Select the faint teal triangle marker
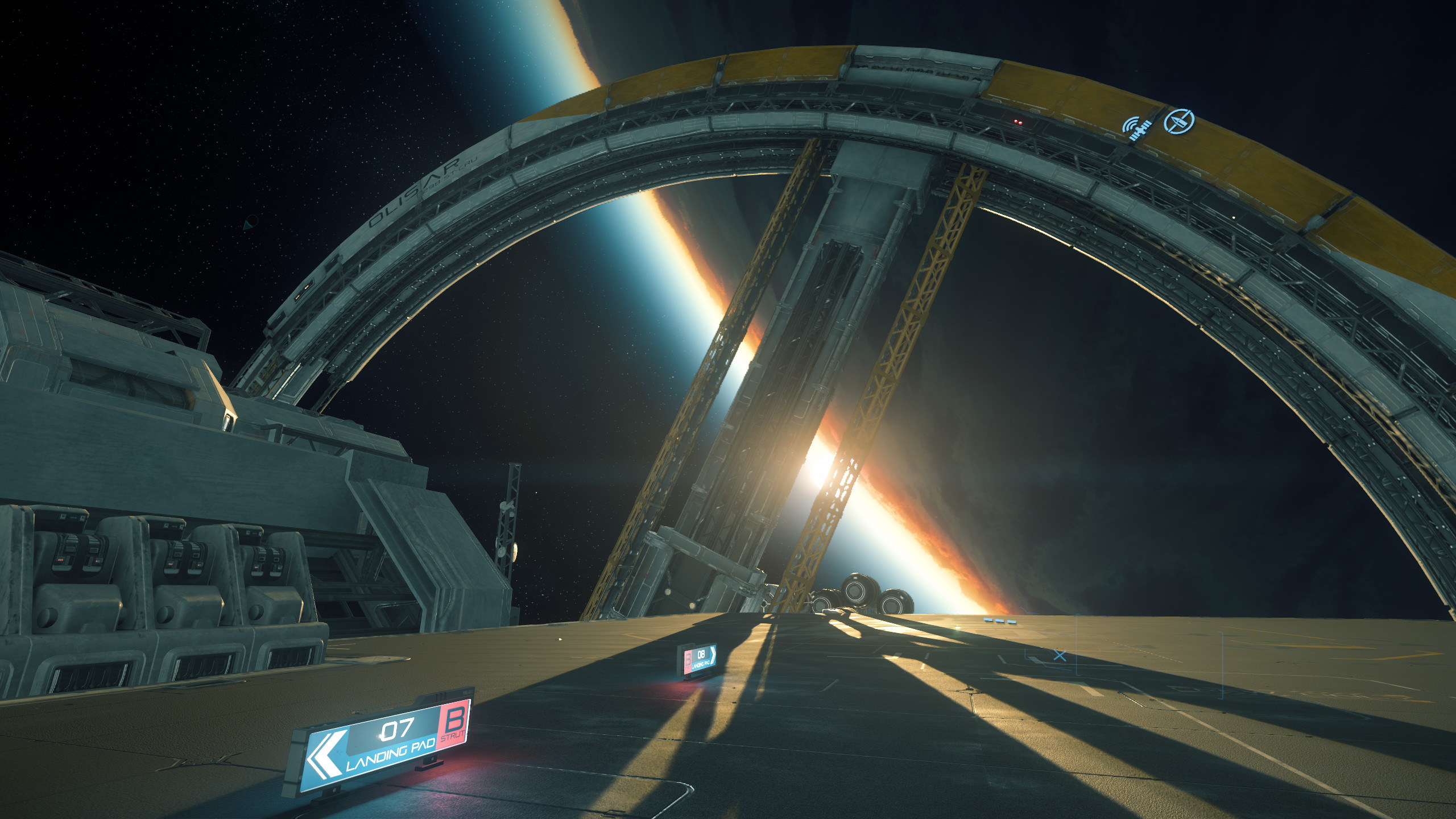1456x819 pixels. [250, 222]
